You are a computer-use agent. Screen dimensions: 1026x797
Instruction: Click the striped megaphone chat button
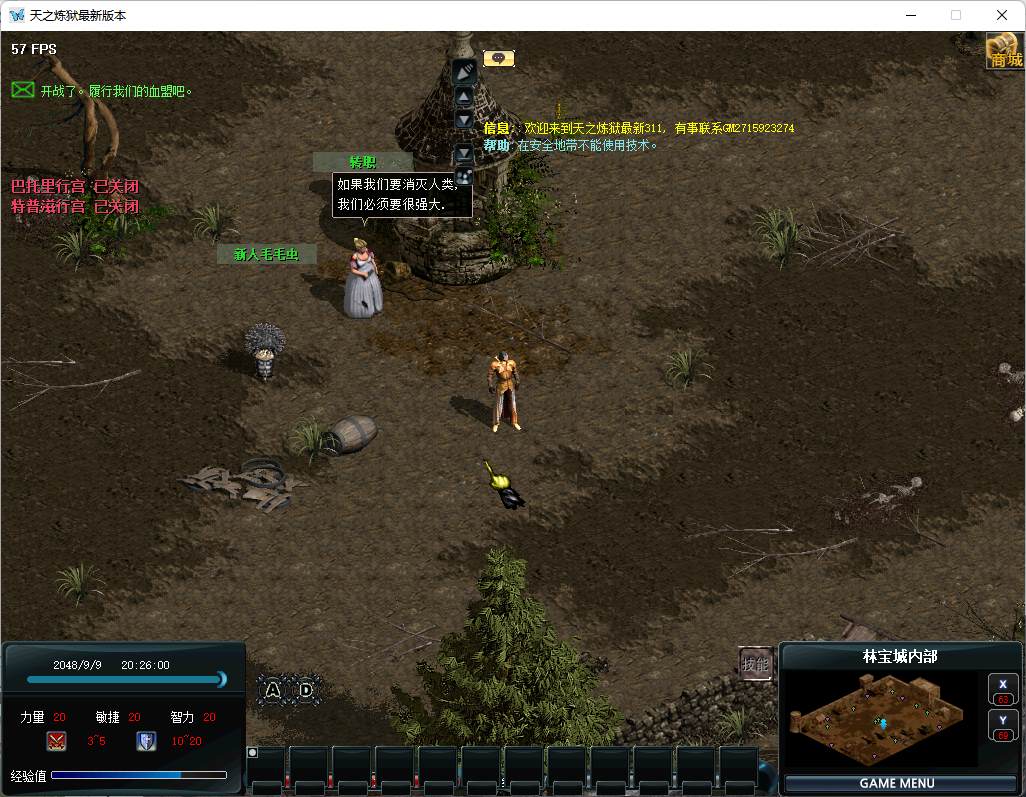pyautogui.click(x=464, y=71)
